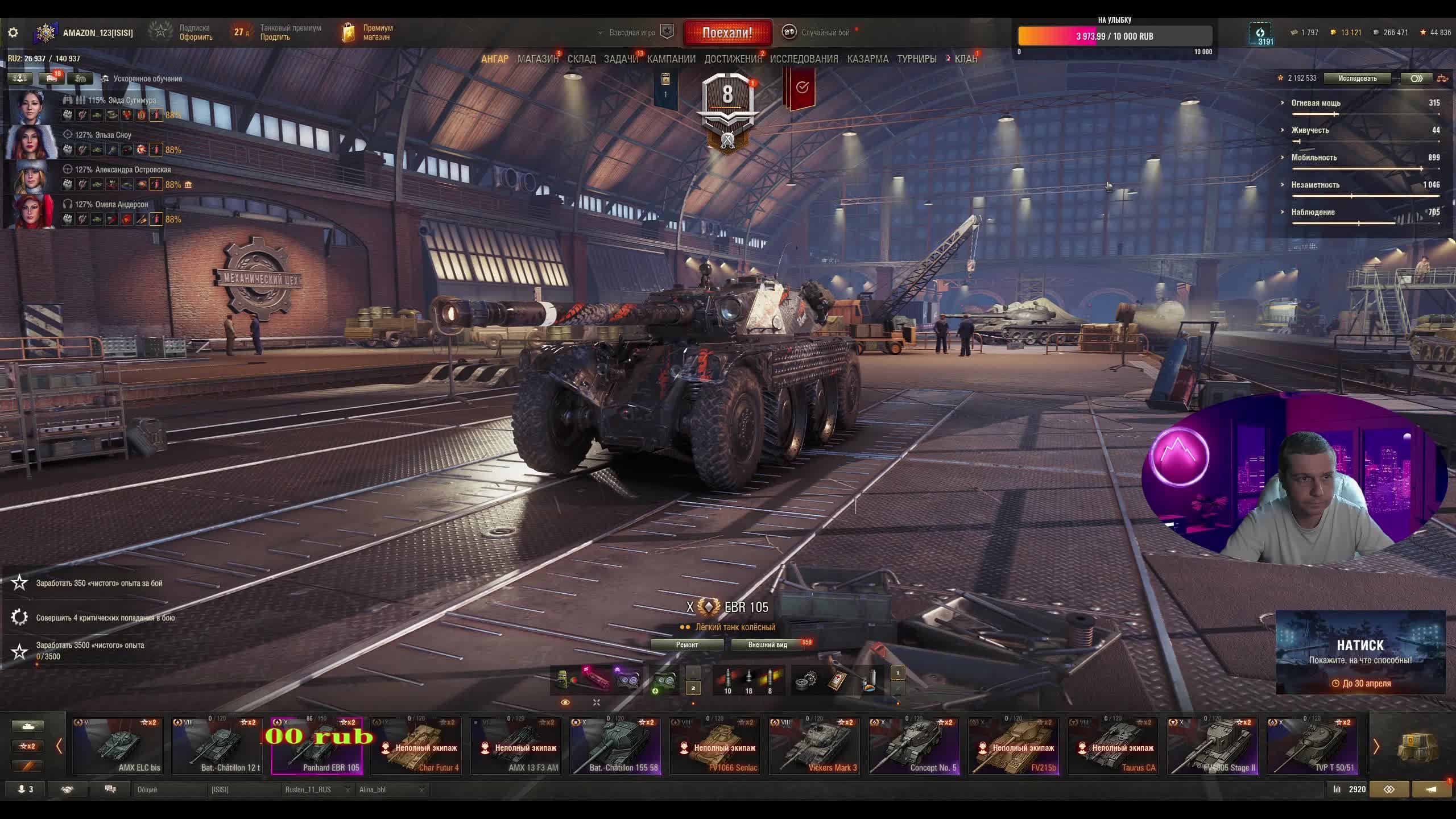Select the Bat.-Châtillon 155 58 tank

pos(615,746)
